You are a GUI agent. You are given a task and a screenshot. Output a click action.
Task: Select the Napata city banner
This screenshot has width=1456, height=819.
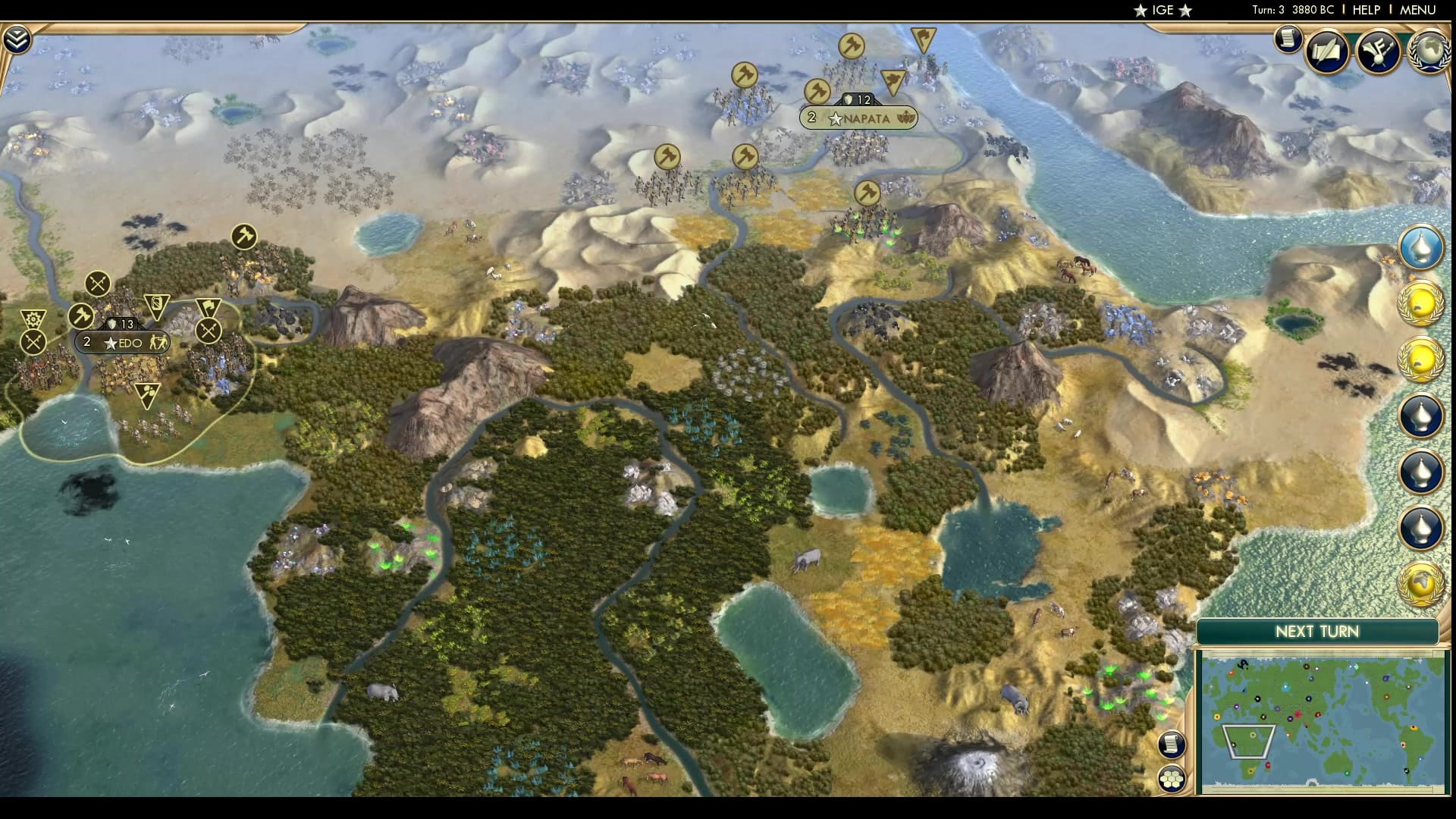tap(861, 118)
